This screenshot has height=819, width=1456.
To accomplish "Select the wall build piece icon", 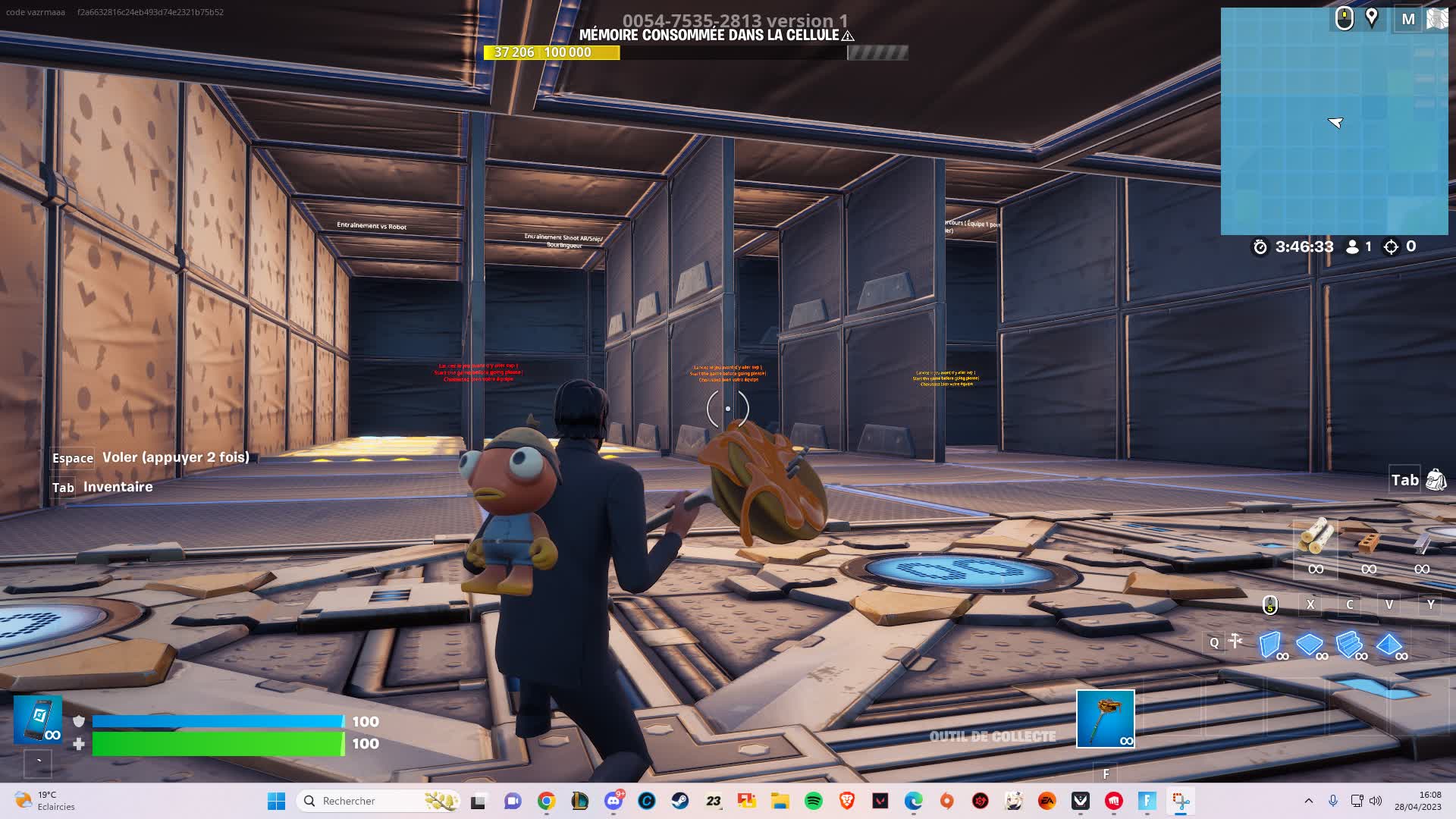I will pos(1269,644).
